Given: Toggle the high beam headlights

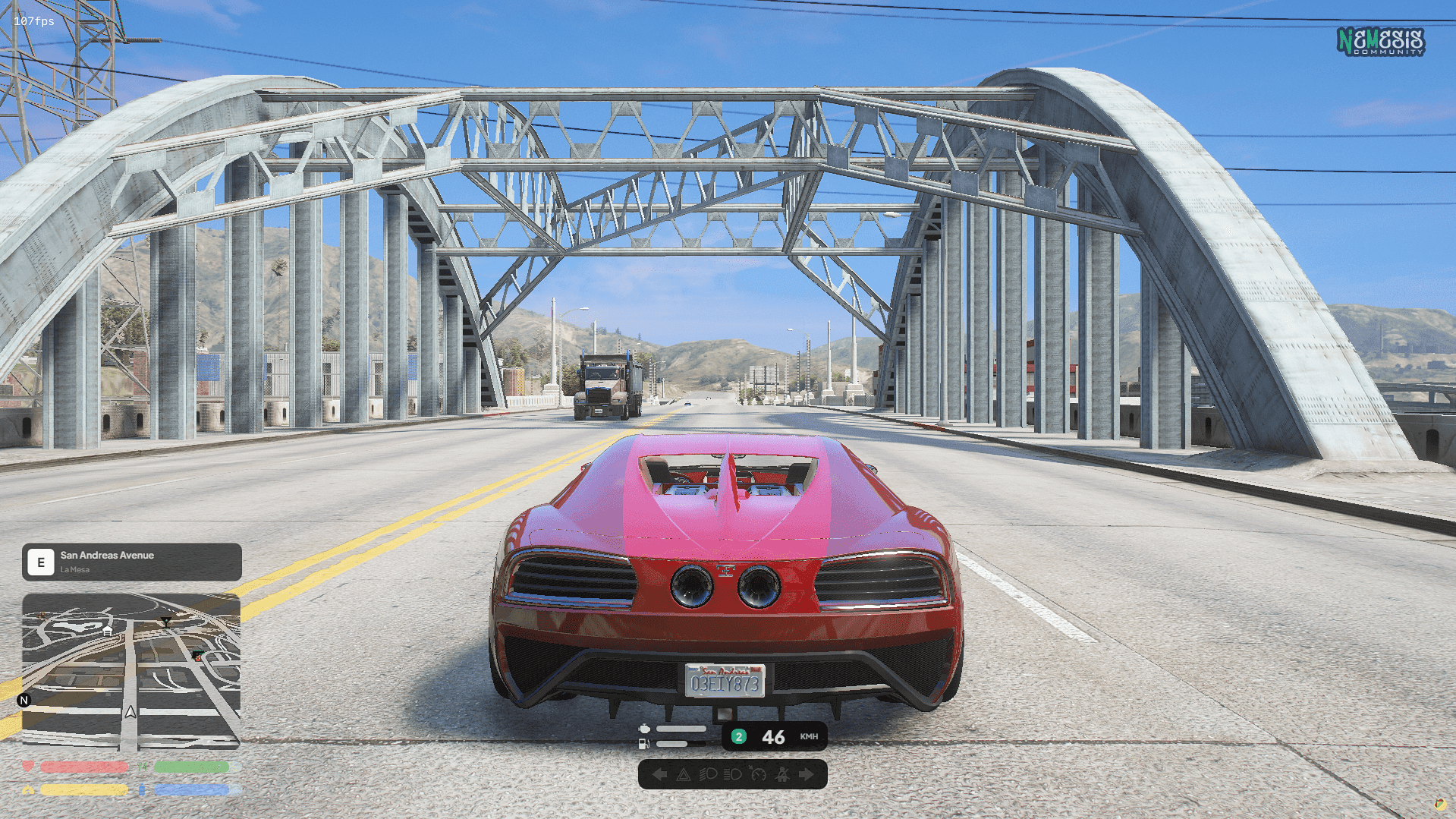Looking at the screenshot, I should point(732,775).
